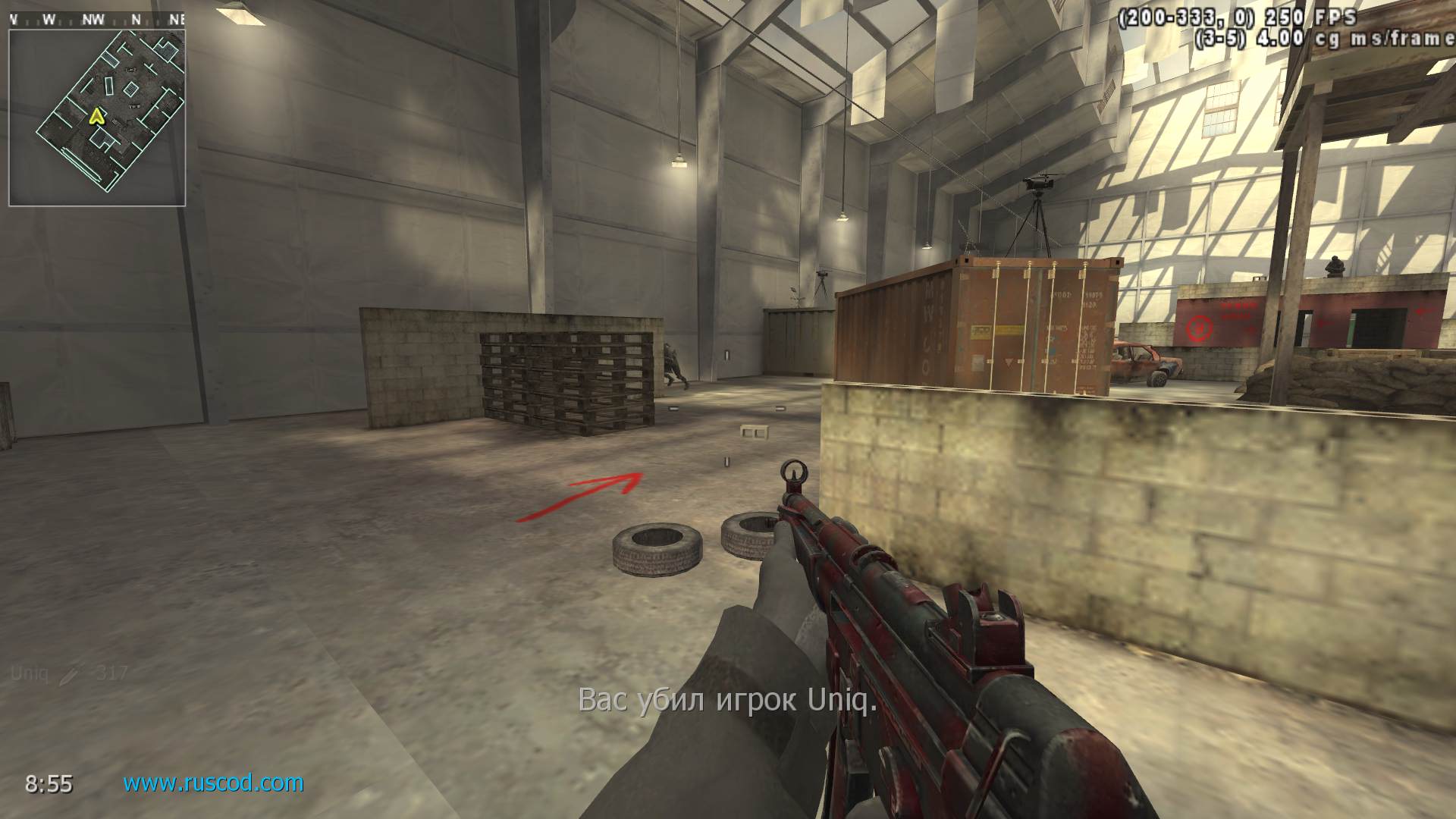
Task: Click the minimap in the corner
Action: pyautogui.click(x=97, y=118)
